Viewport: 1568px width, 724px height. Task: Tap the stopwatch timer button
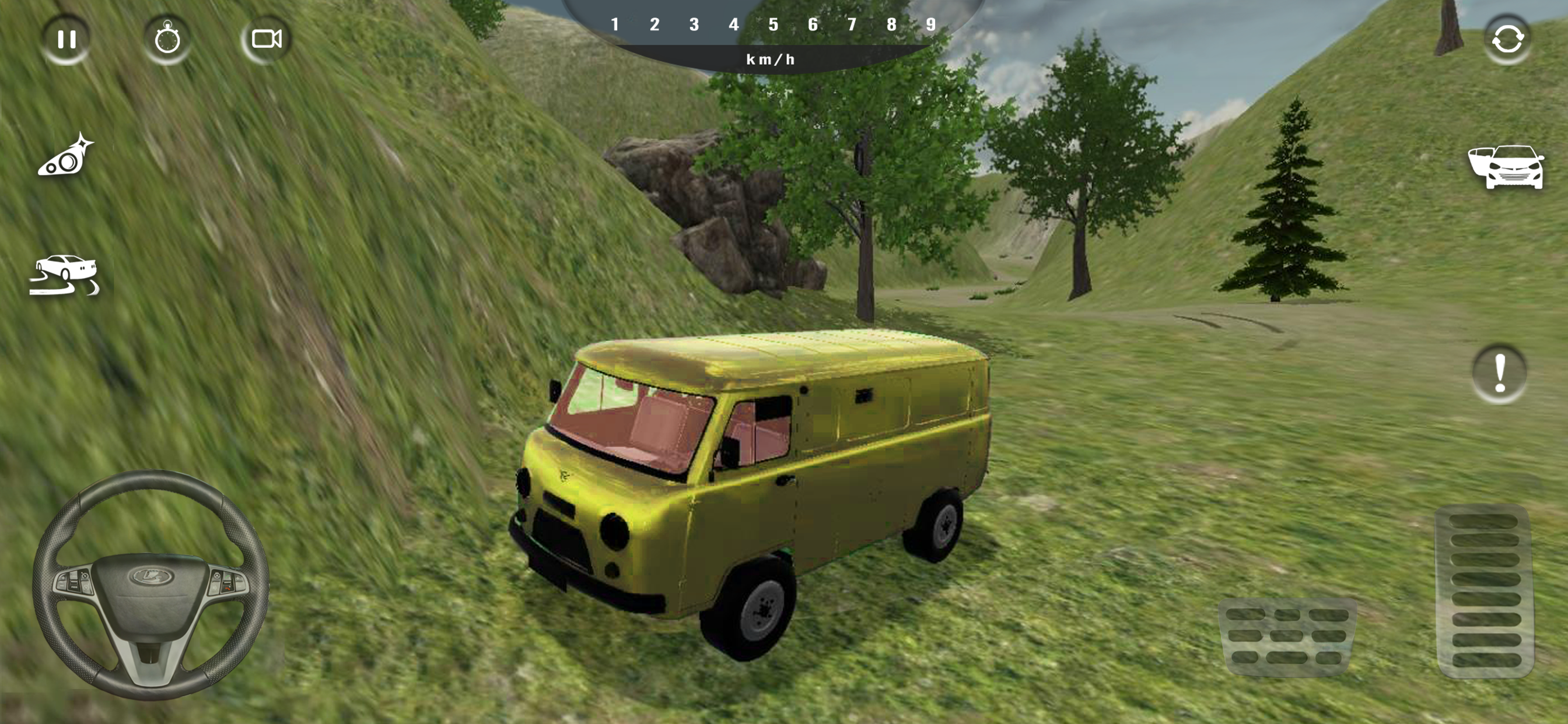(x=167, y=40)
